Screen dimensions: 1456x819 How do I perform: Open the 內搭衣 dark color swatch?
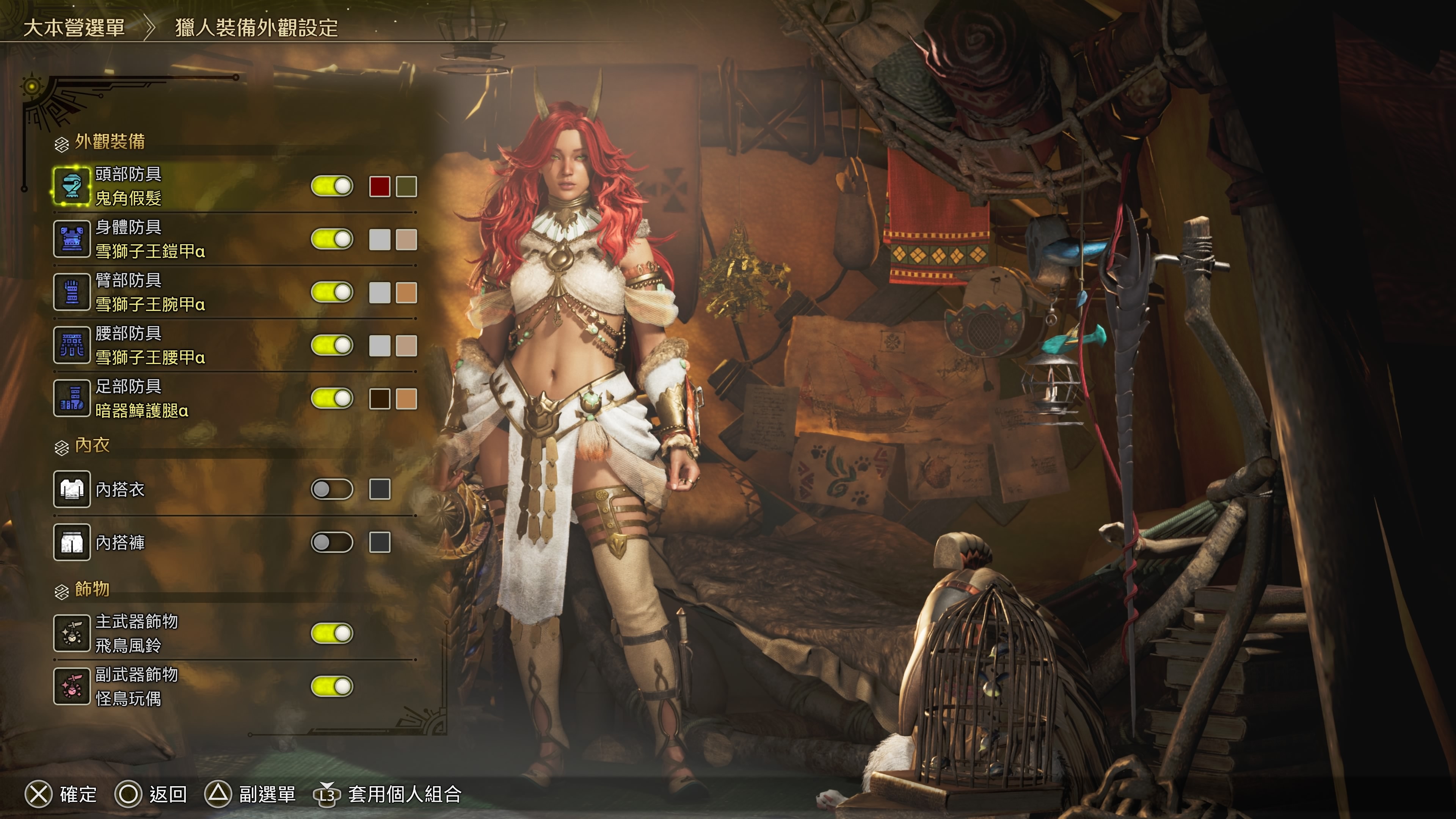coord(379,490)
